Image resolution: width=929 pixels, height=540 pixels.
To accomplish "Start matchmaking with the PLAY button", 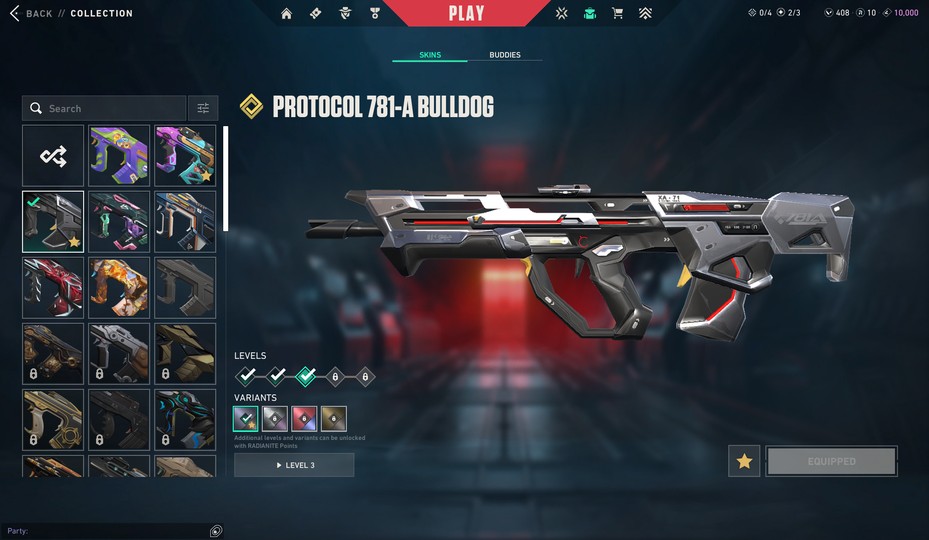I will pos(466,13).
